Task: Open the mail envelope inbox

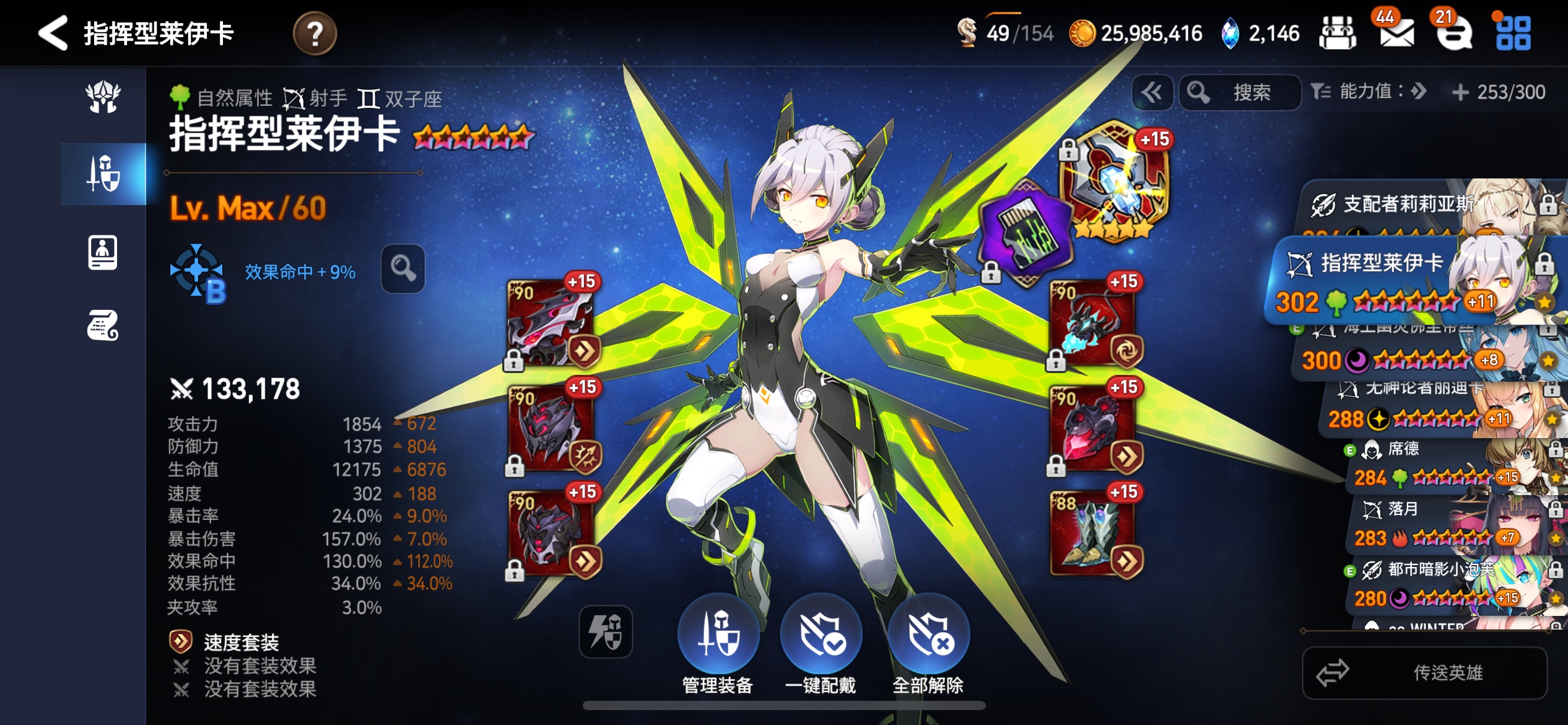Action: 1396,33
